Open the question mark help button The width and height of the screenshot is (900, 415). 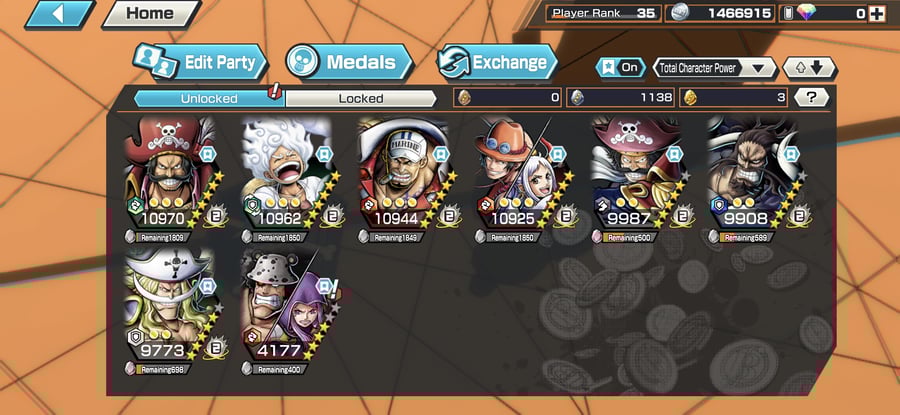pyautogui.click(x=810, y=97)
